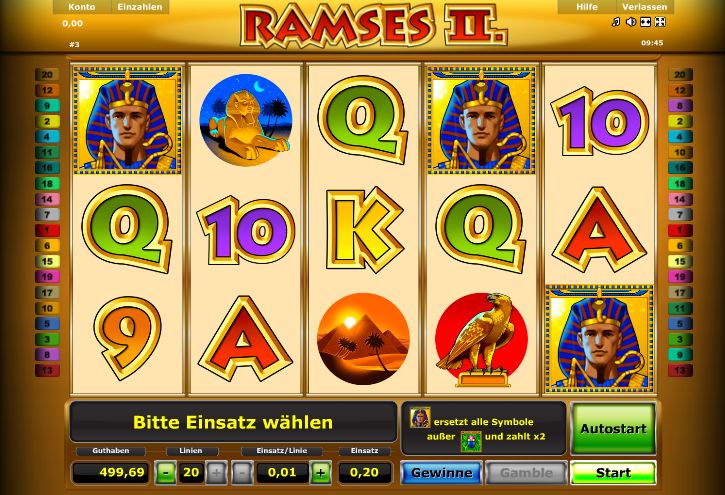
Task: Increase Linien with the plus button
Action: [x=216, y=473]
